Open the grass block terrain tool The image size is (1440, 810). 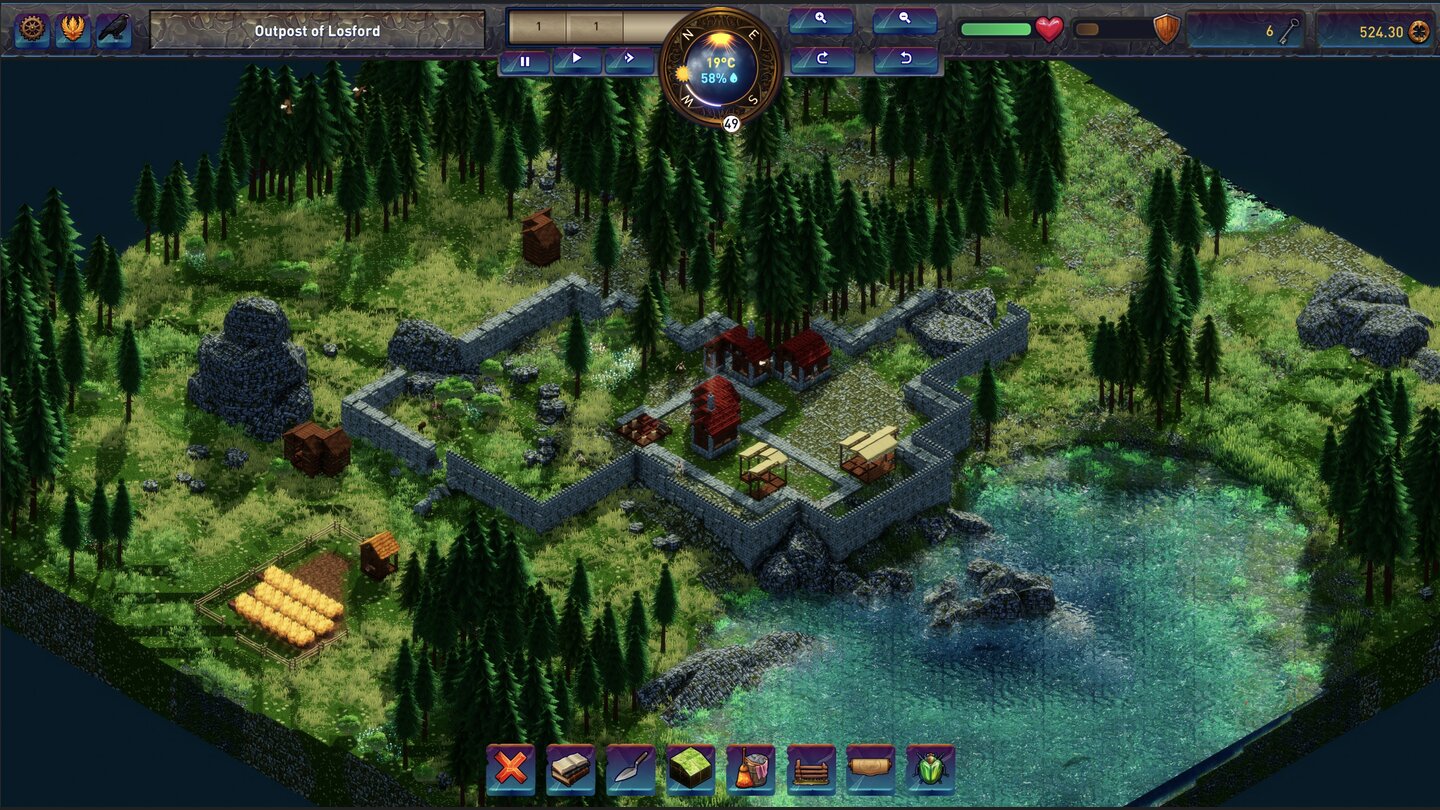(x=691, y=770)
